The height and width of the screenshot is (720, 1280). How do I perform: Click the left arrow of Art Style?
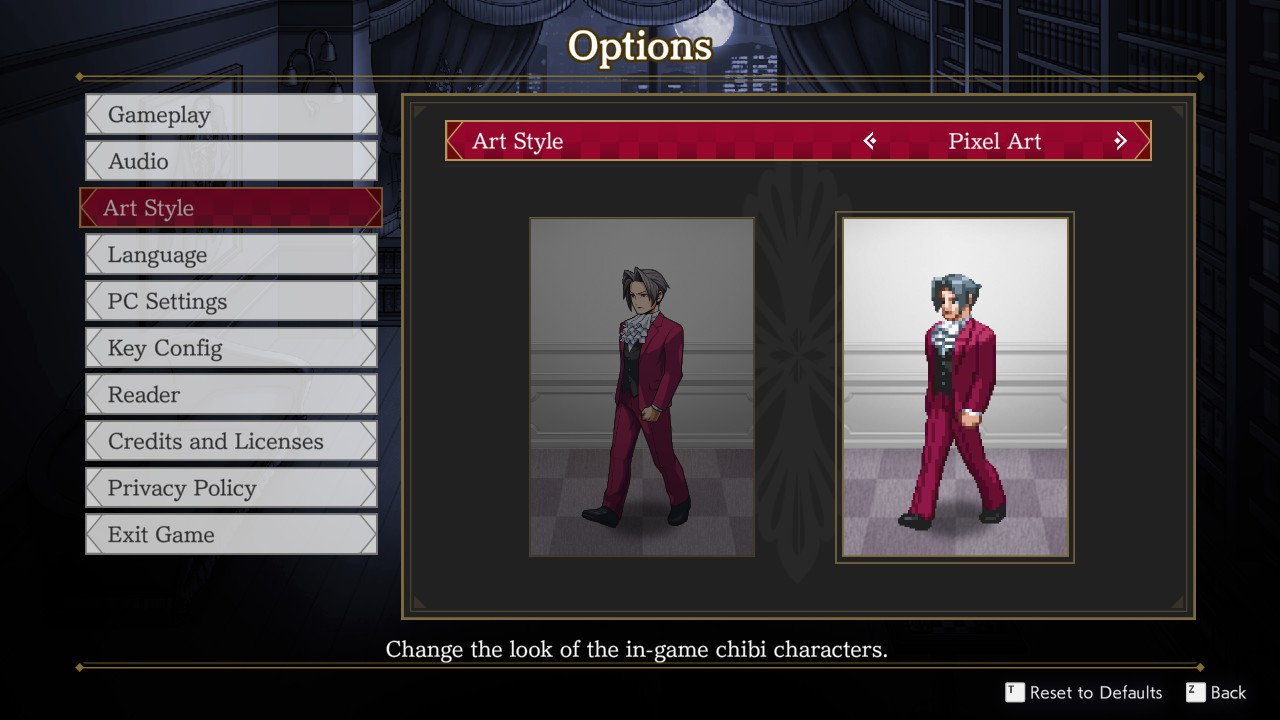tap(870, 141)
